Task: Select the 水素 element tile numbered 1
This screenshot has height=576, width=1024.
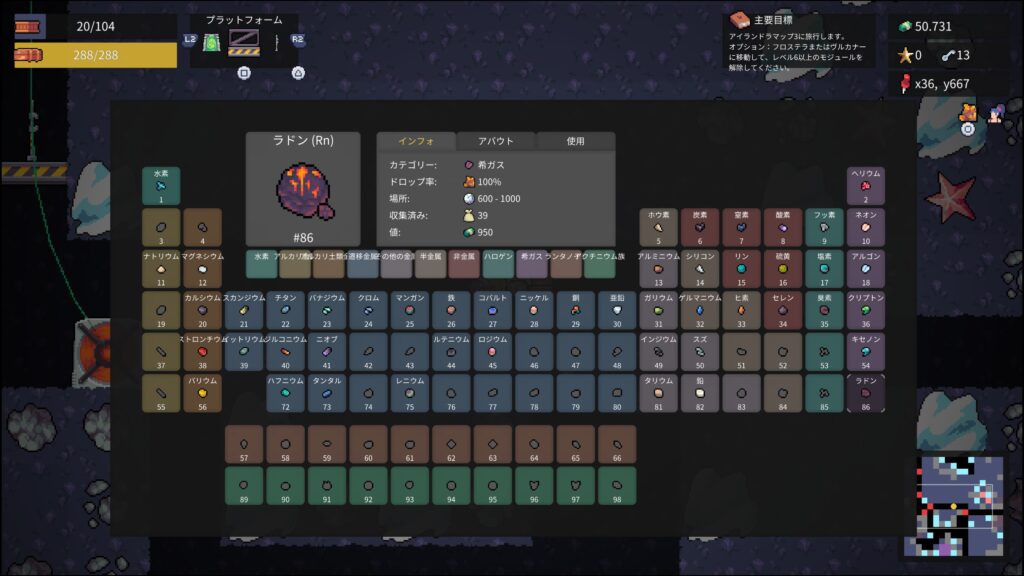Action: (160, 186)
